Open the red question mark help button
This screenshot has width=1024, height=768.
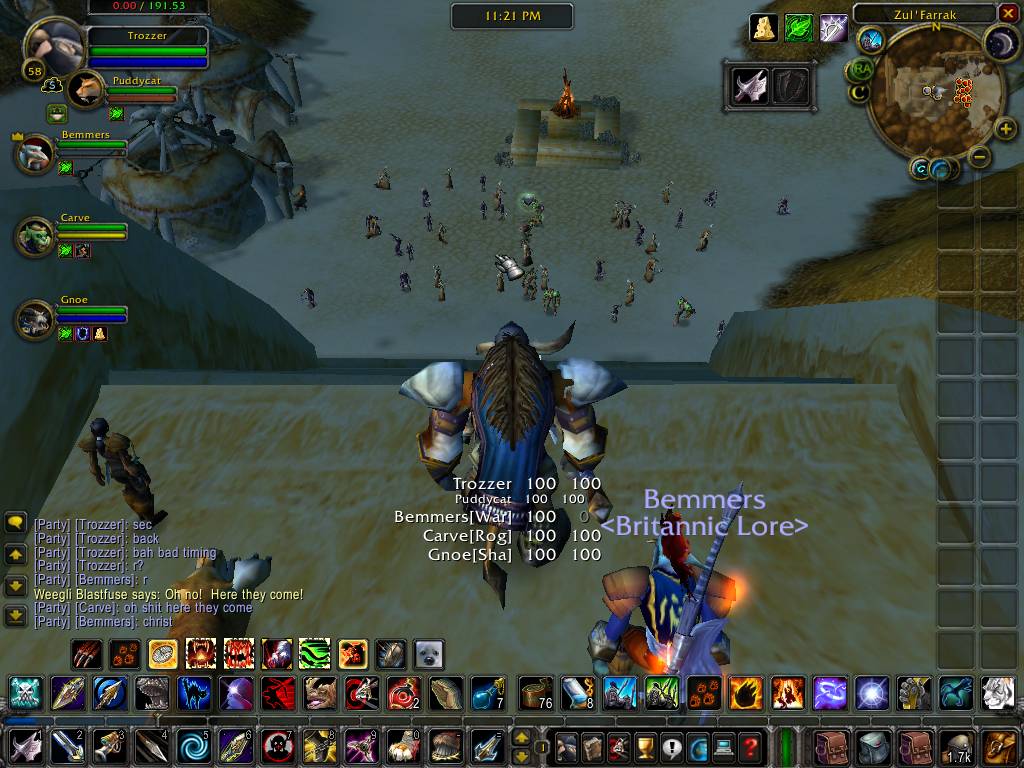(750, 746)
